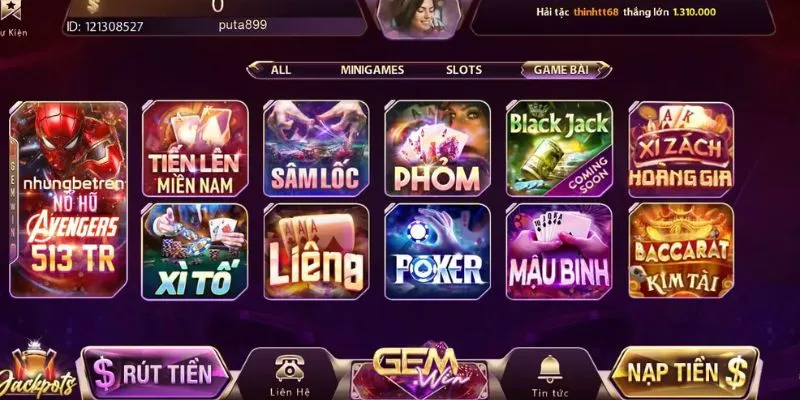The height and width of the screenshot is (400, 800).
Task: Launch the Tiến Lên Miền Nam game
Action: (x=195, y=149)
